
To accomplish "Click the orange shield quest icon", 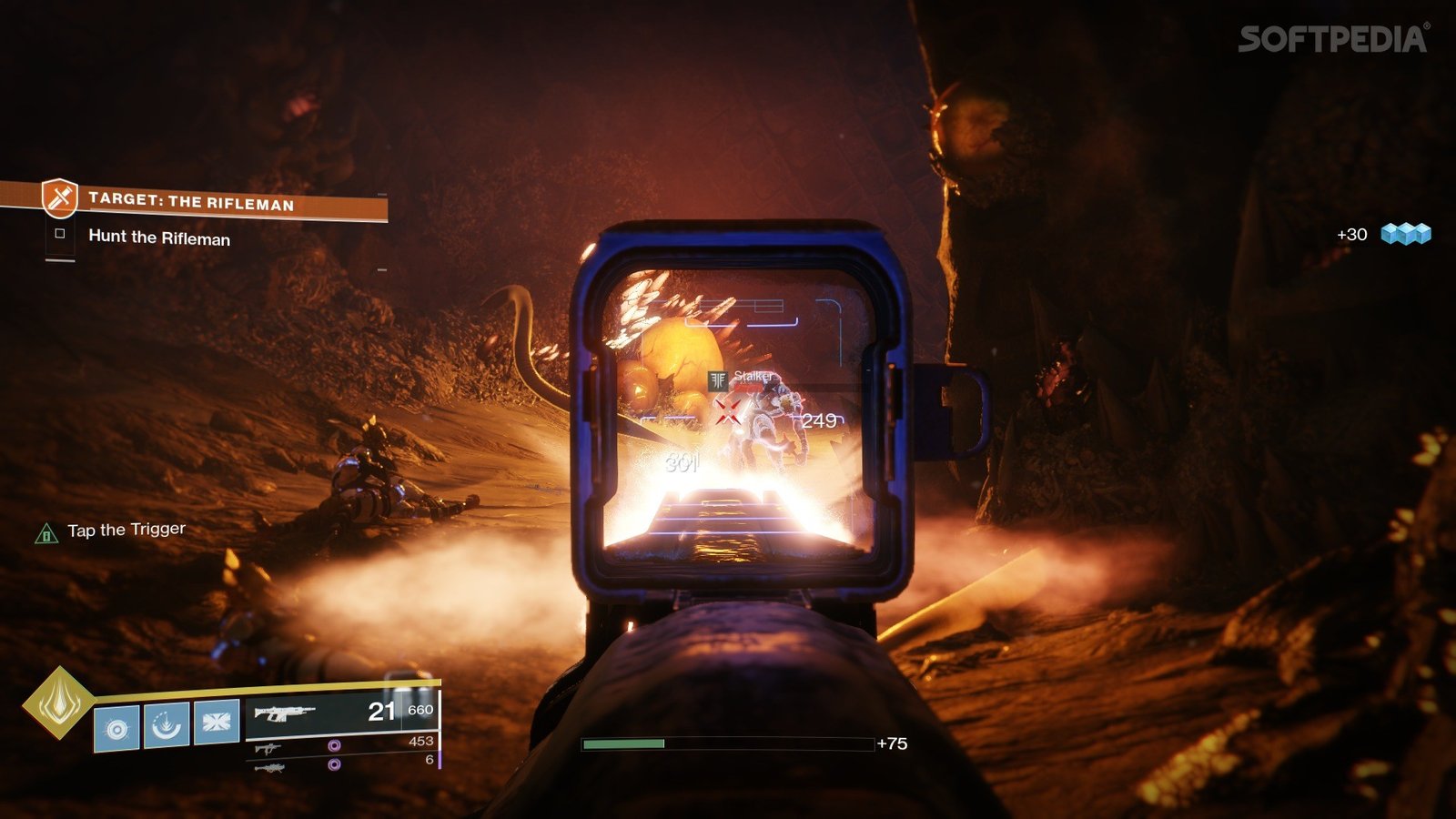I will (x=60, y=197).
